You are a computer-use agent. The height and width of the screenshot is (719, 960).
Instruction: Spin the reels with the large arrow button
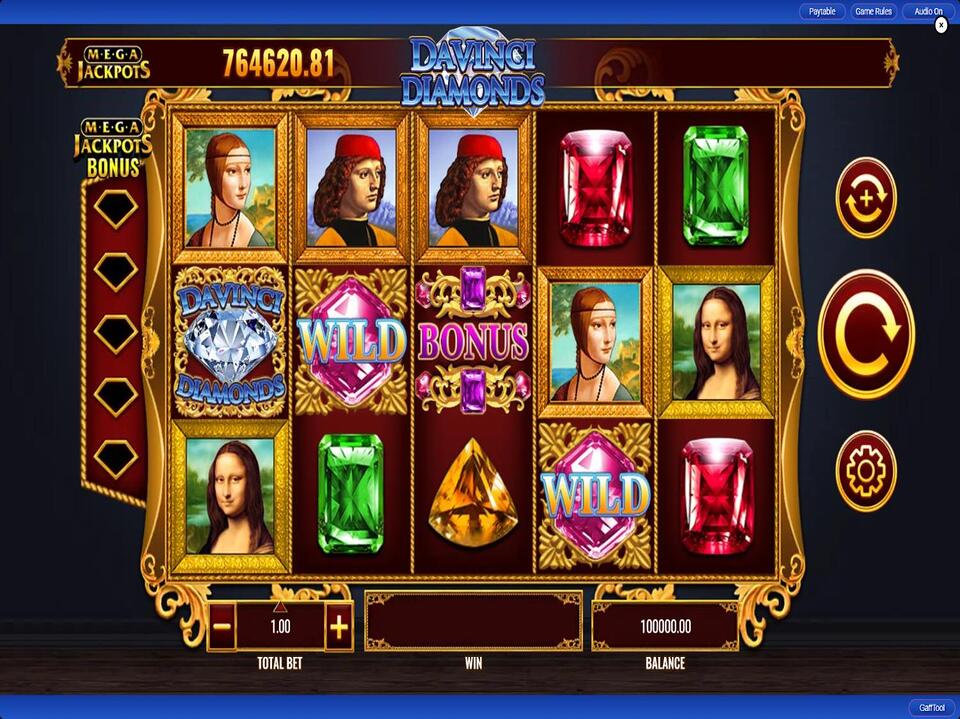(x=866, y=334)
